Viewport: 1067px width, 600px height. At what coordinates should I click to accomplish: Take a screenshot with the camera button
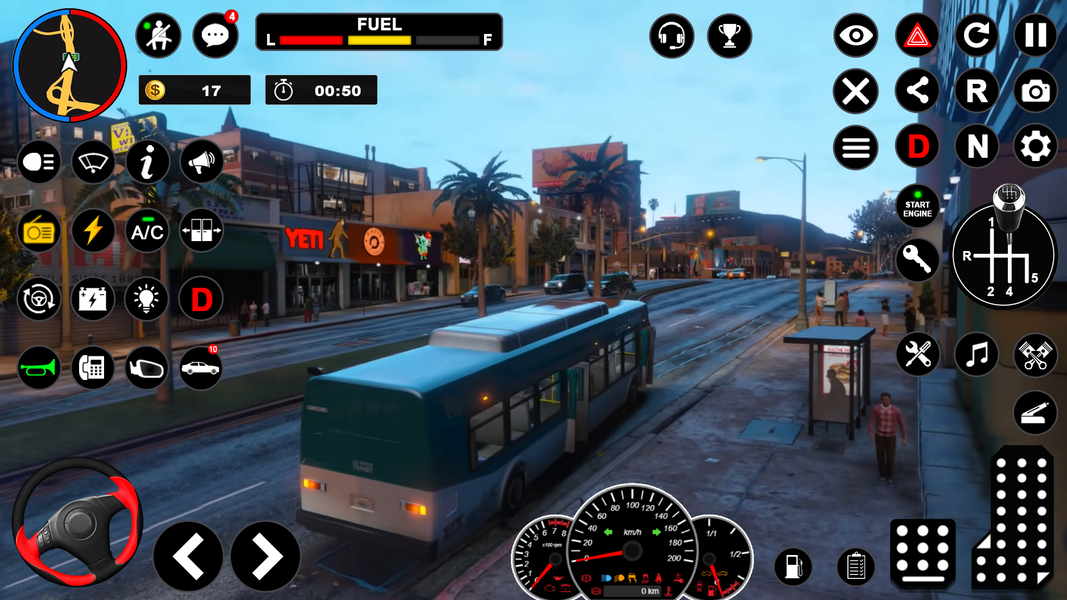point(1035,92)
